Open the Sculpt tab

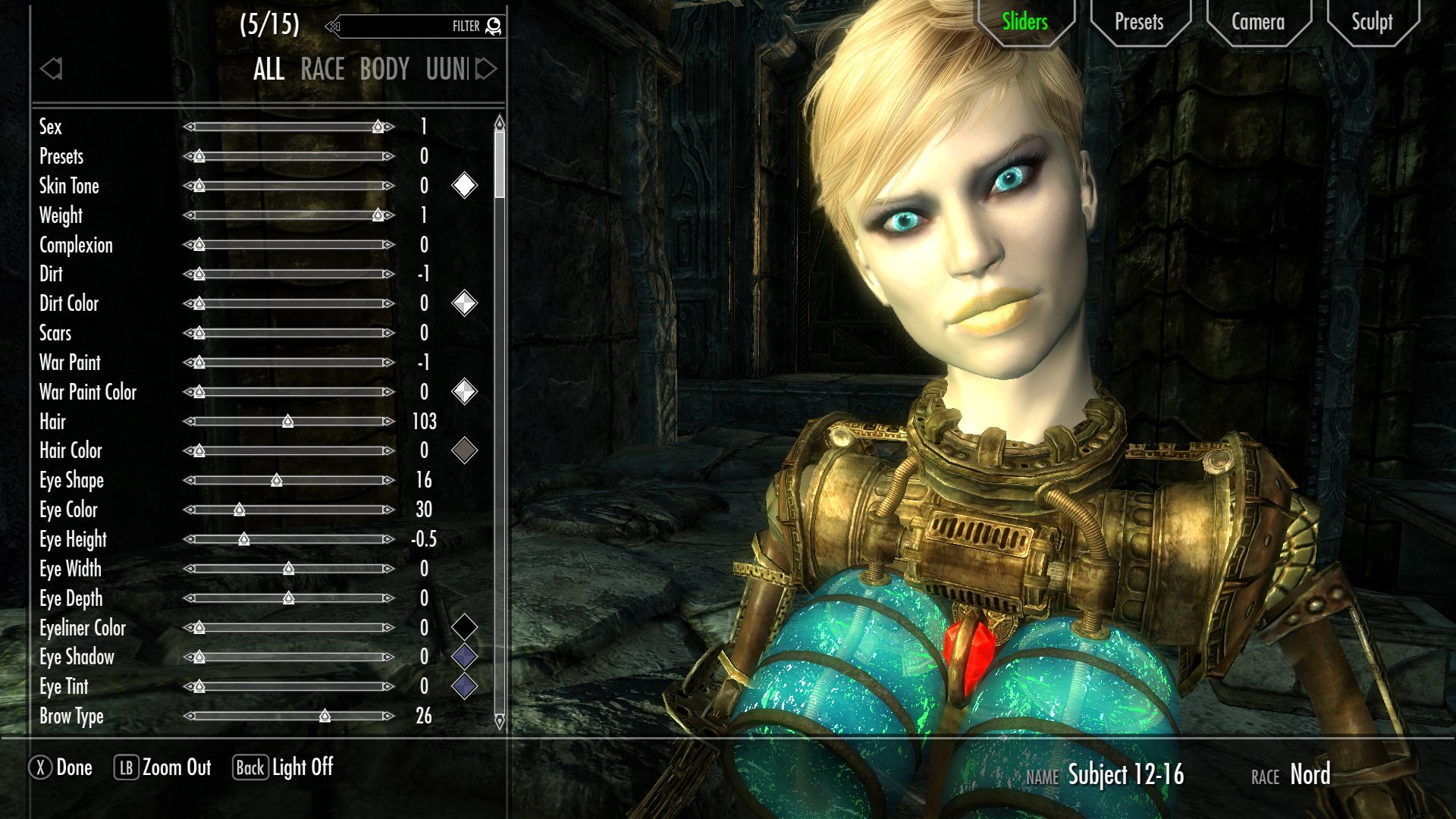[x=1373, y=22]
